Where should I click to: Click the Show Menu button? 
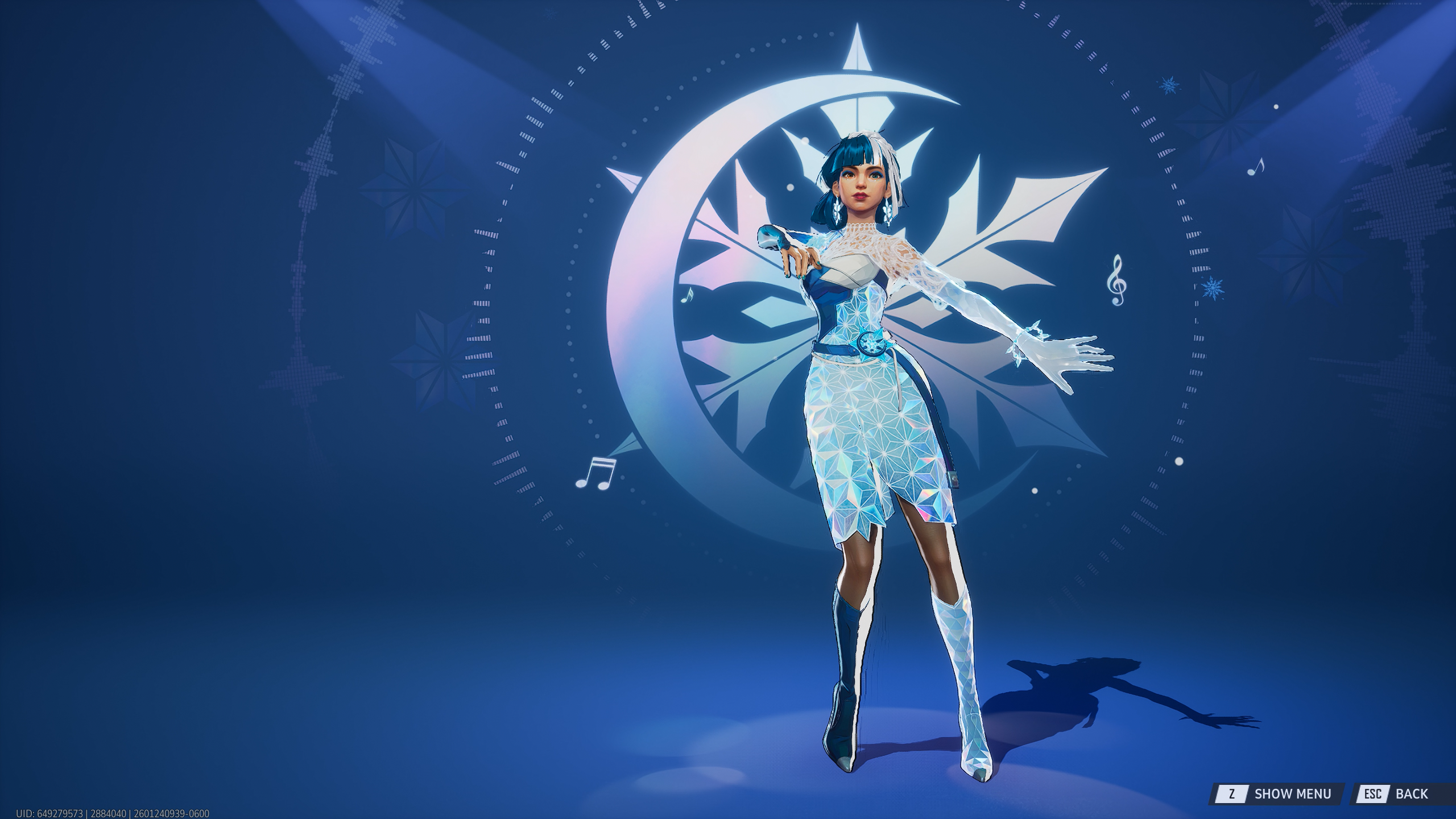[1280, 793]
